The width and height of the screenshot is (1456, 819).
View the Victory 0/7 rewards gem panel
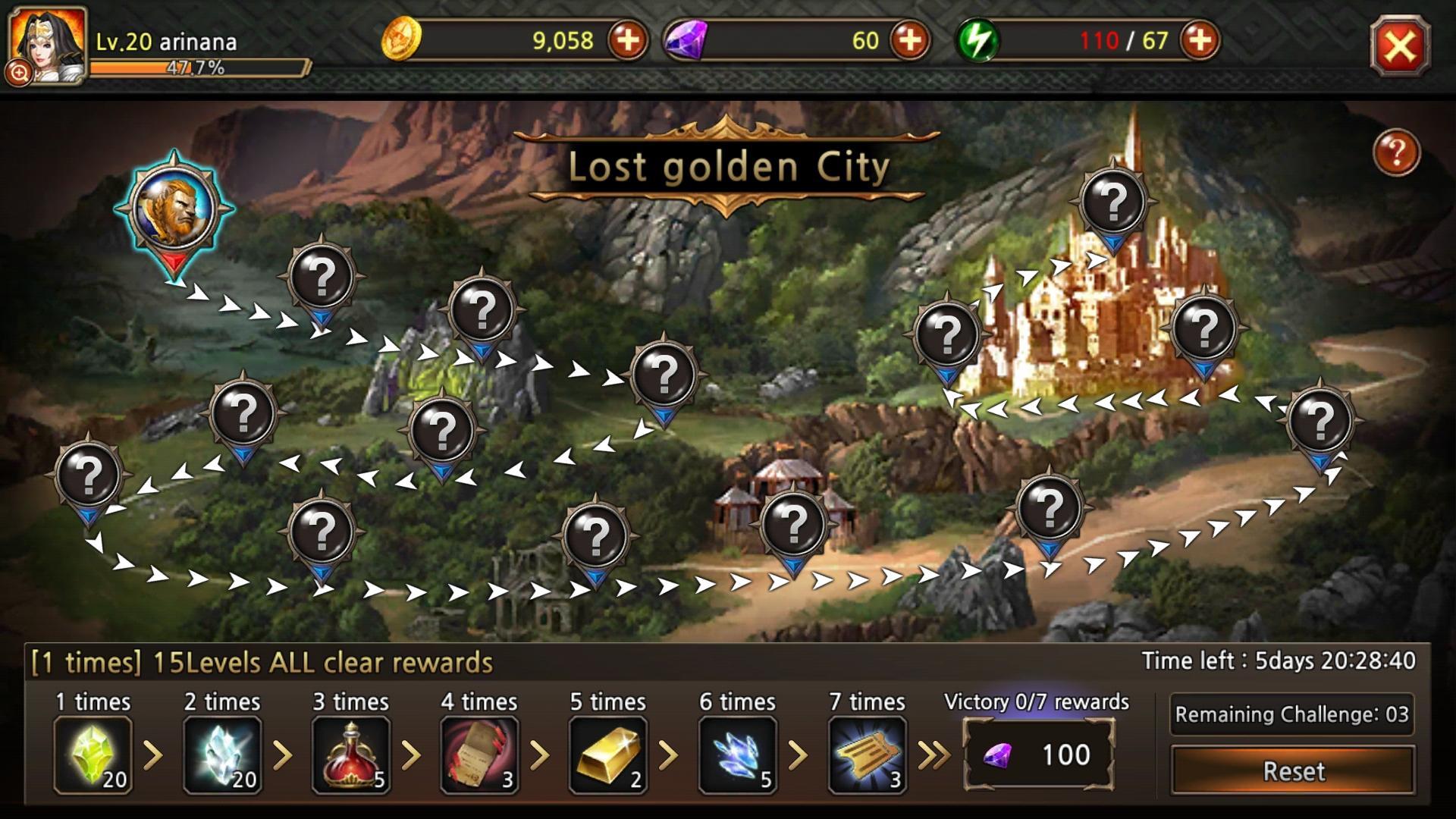click(x=1037, y=755)
